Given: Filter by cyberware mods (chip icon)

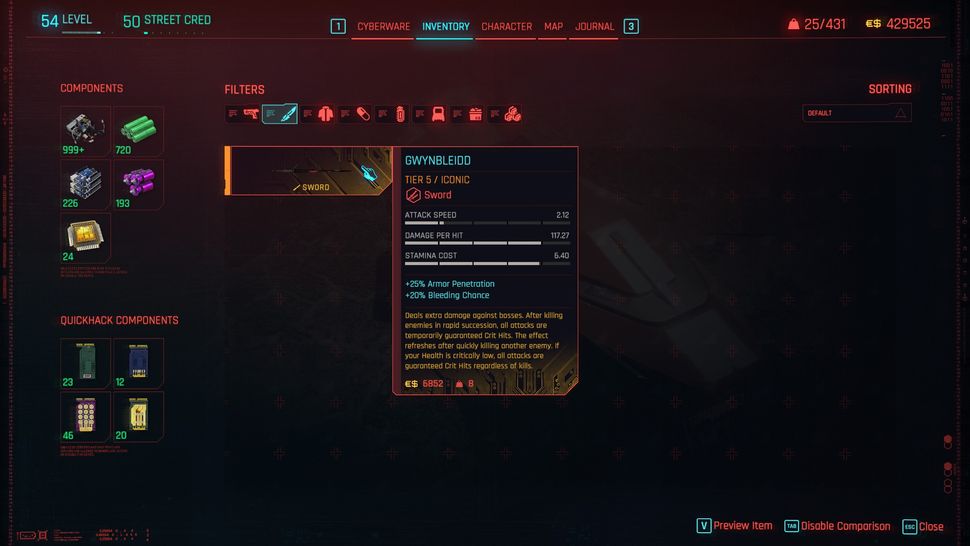Looking at the screenshot, I should tap(437, 114).
